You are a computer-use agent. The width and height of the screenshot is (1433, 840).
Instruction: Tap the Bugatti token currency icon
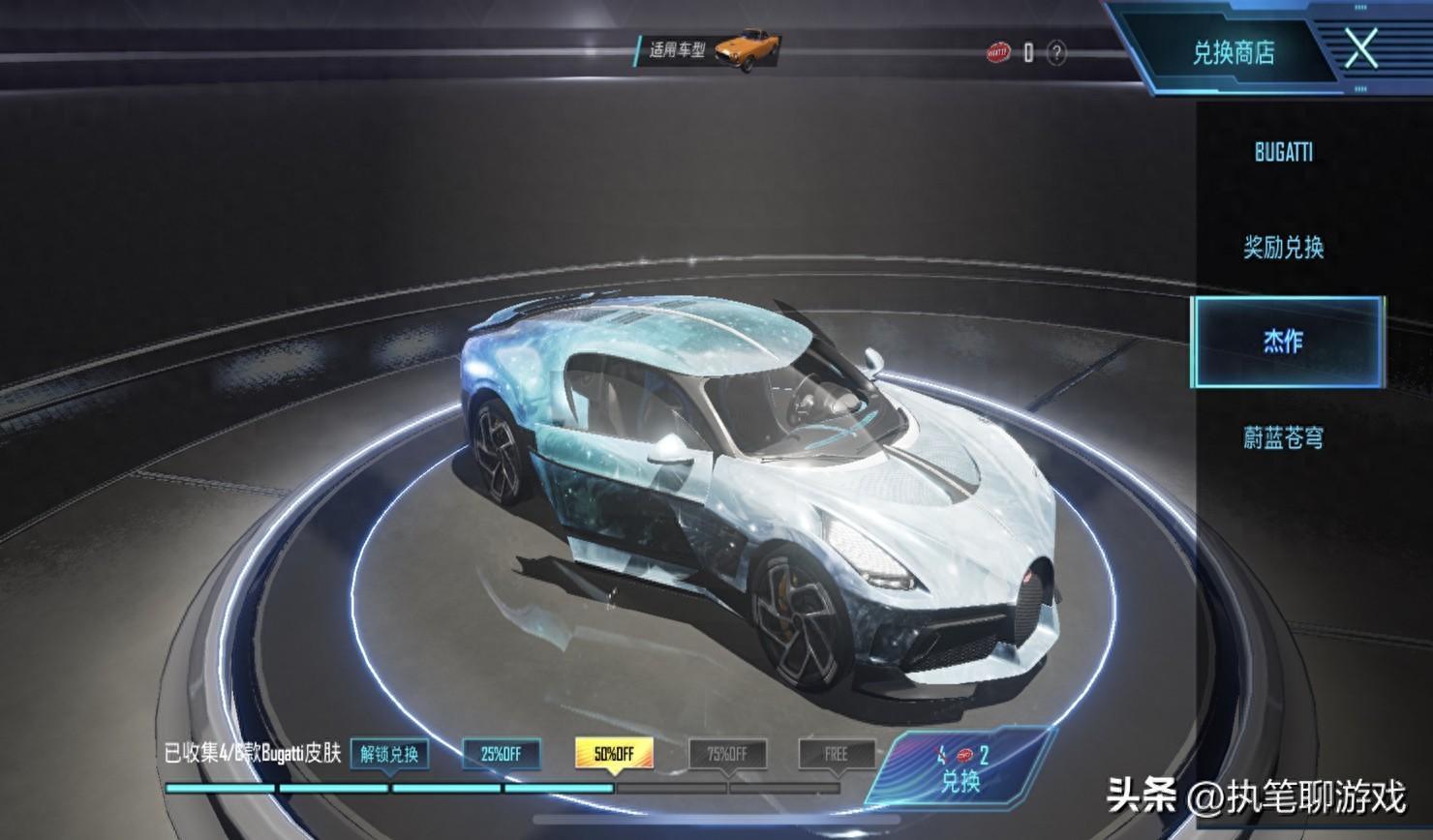pos(997,52)
